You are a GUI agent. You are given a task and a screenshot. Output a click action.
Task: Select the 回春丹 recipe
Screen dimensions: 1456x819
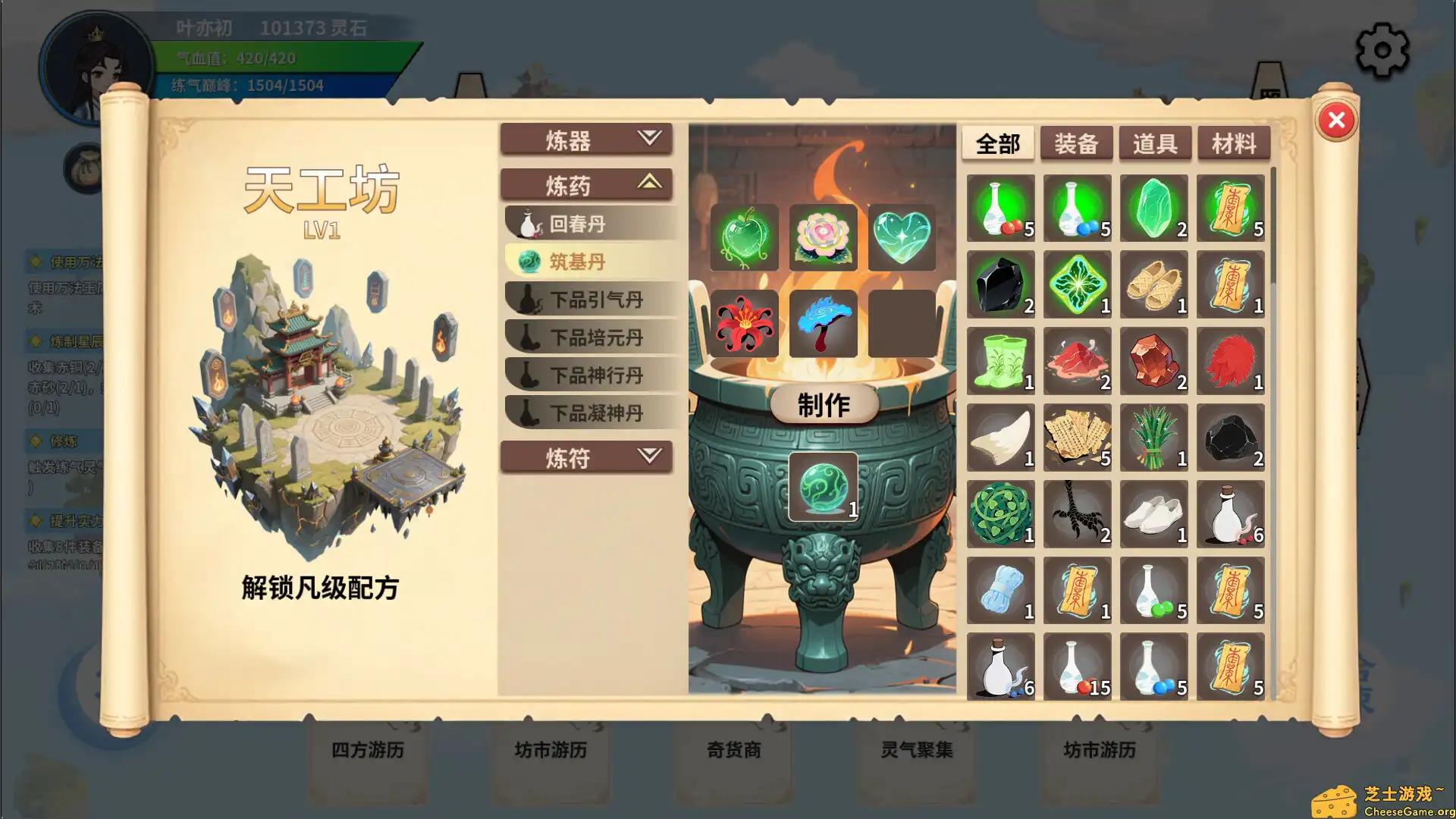point(589,222)
